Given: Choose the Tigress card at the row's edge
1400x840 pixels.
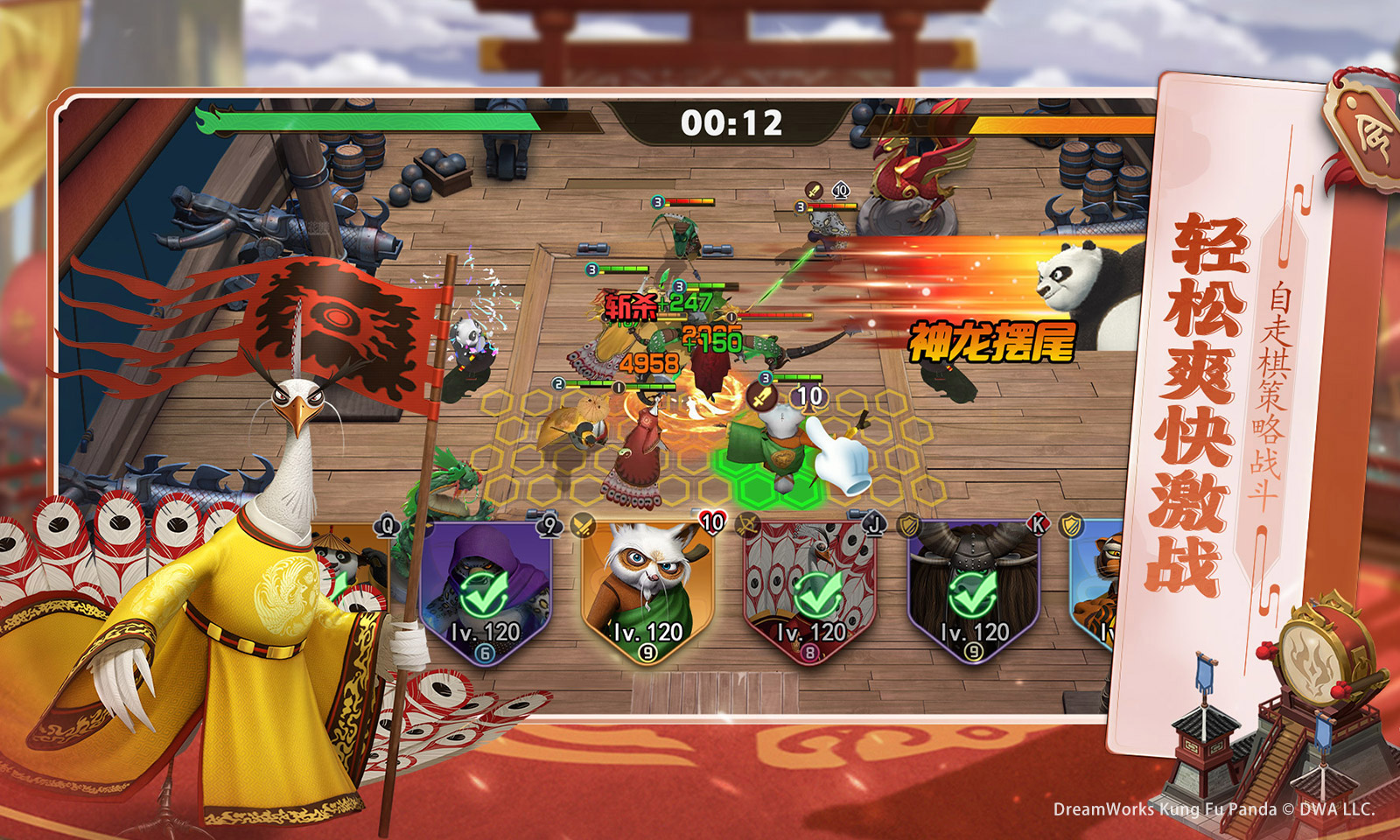Looking at the screenshot, I should point(1094,586).
